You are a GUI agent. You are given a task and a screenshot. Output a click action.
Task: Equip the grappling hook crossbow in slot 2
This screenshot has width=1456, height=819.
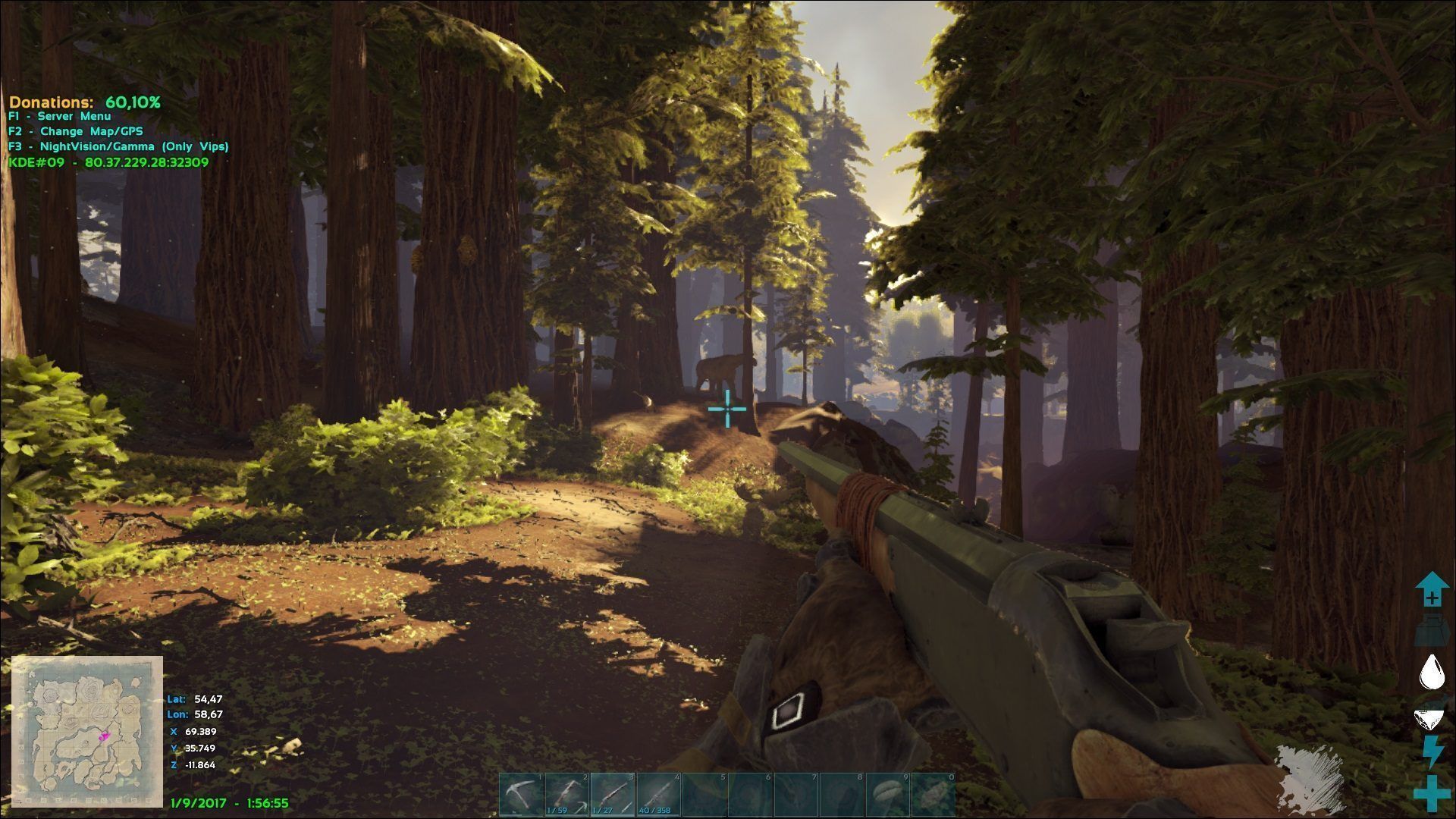[567, 795]
